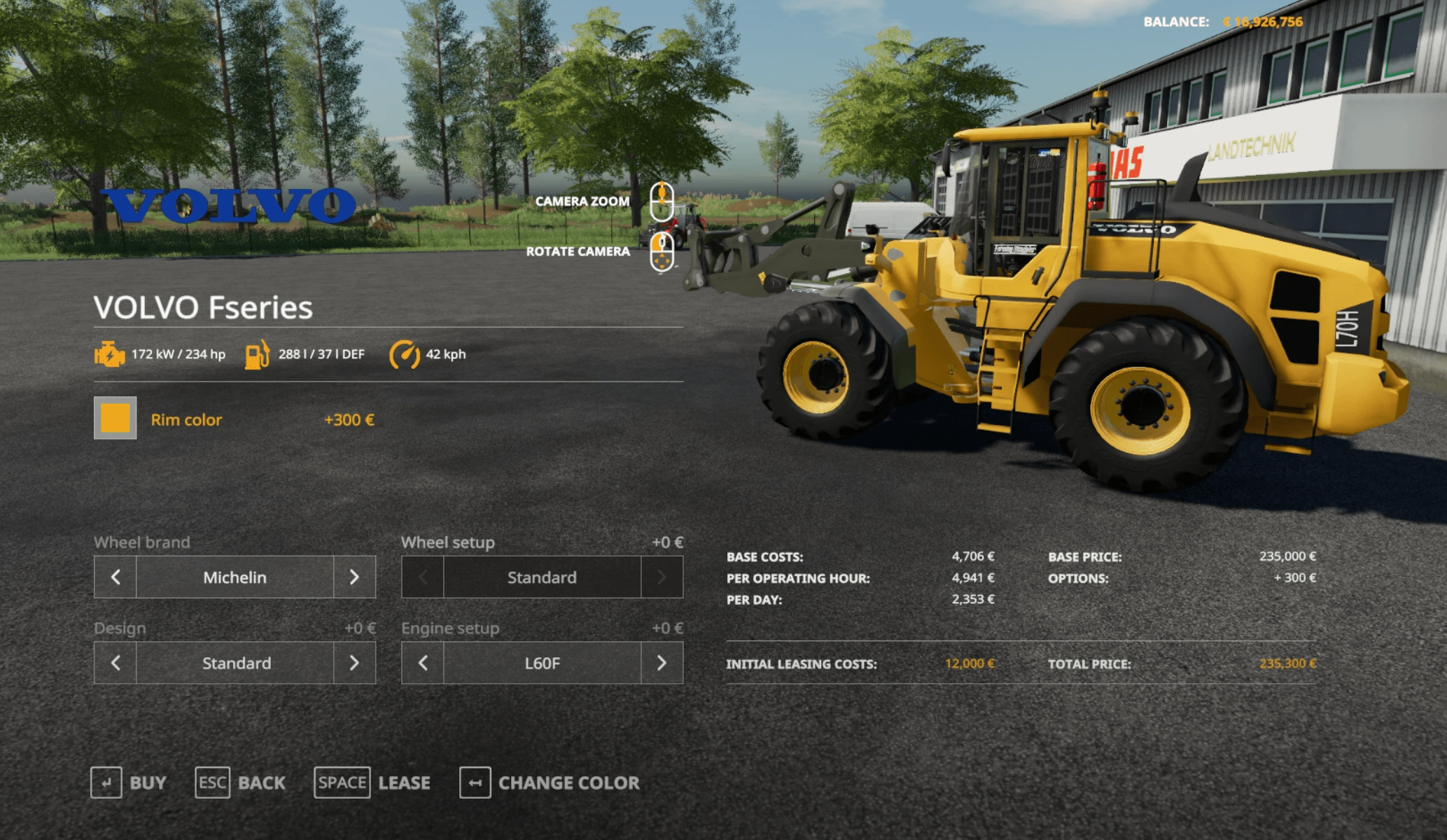Click the VOLVO Fseries title
Image resolution: width=1447 pixels, height=840 pixels.
point(204,307)
